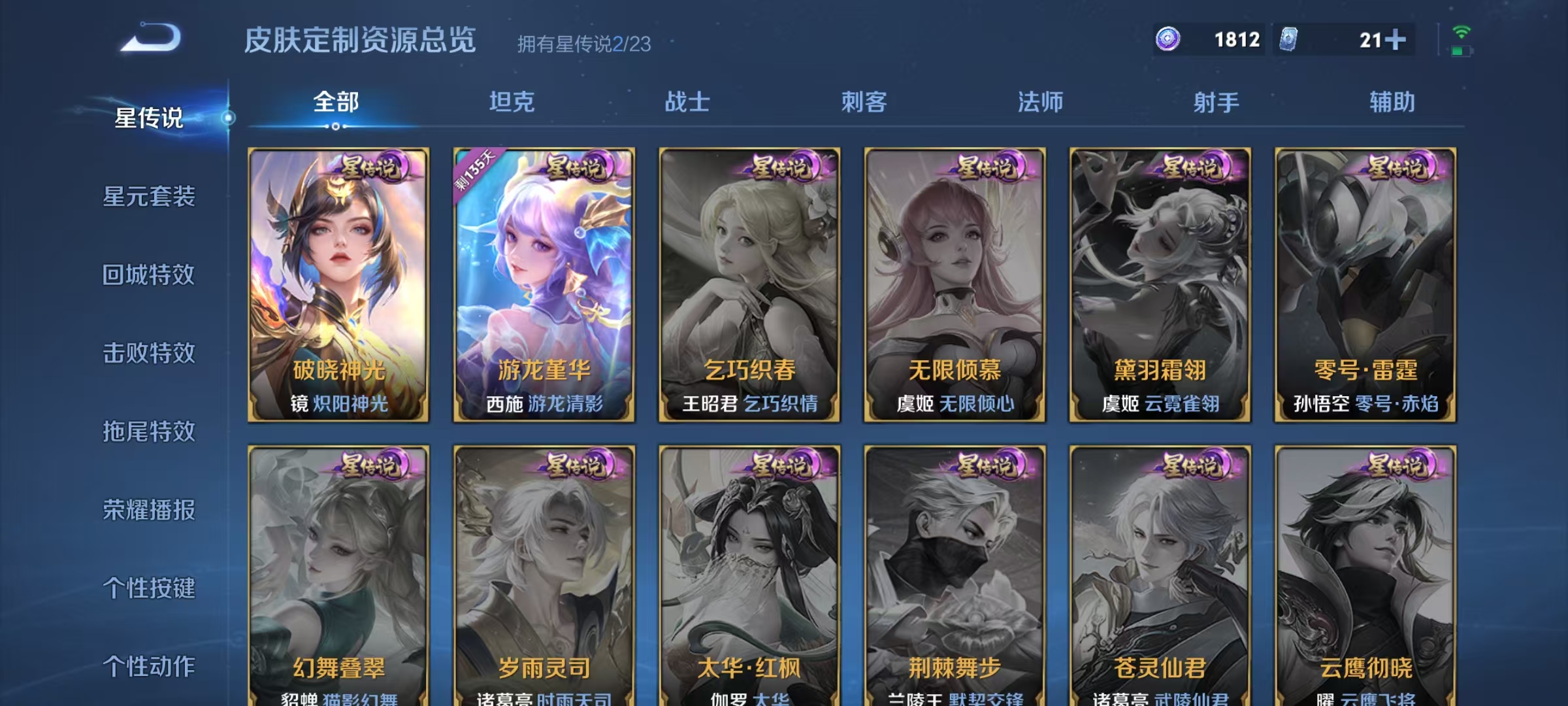Click the plus icon to add tokens
This screenshot has width=1568, height=706.
coord(1396,41)
